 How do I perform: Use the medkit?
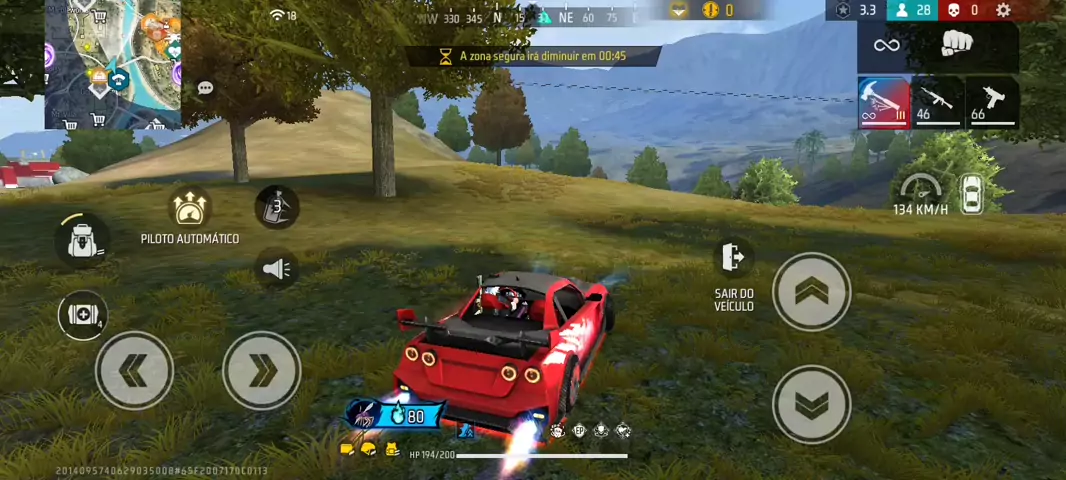[82, 315]
